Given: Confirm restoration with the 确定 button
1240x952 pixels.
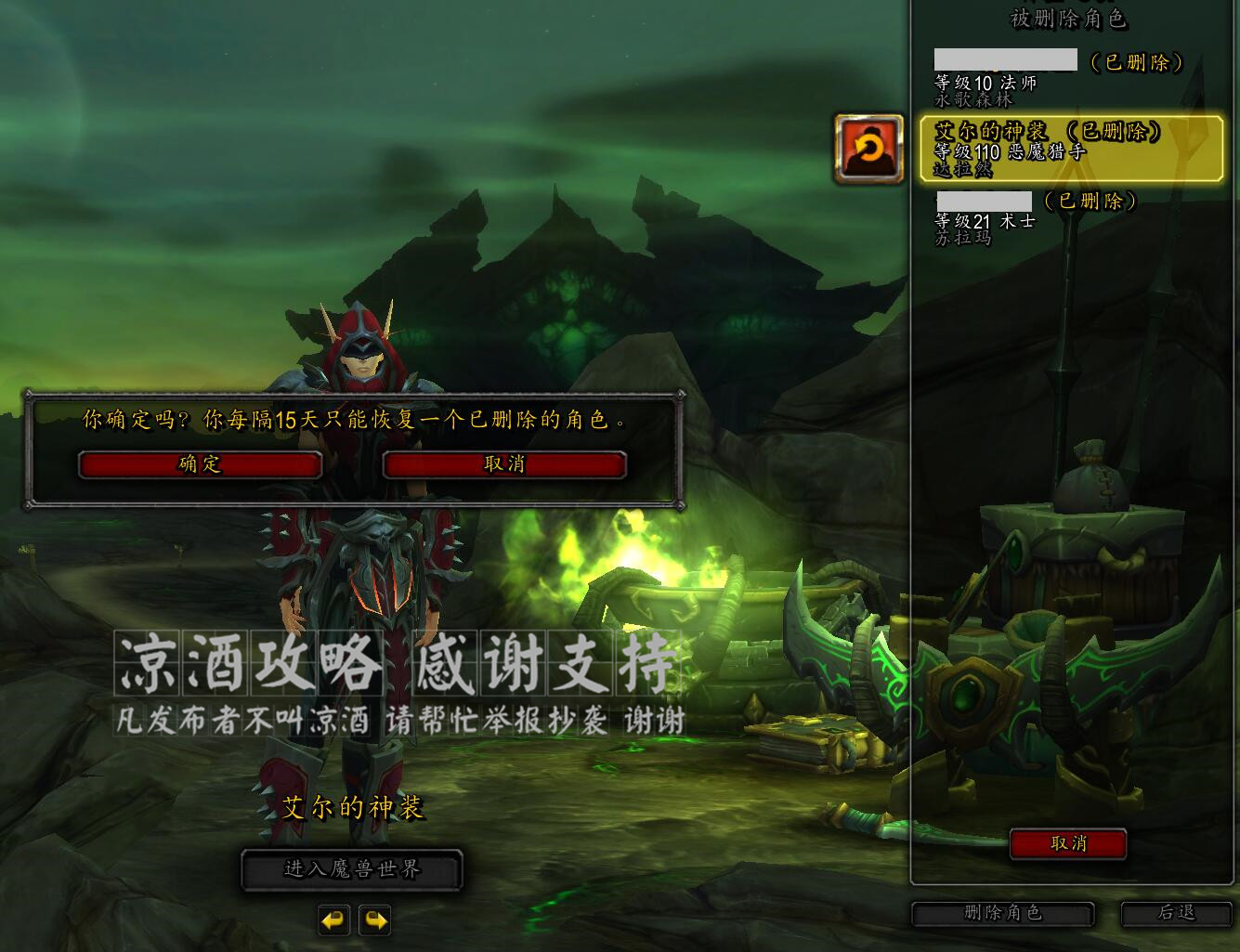Looking at the screenshot, I should pyautogui.click(x=199, y=464).
